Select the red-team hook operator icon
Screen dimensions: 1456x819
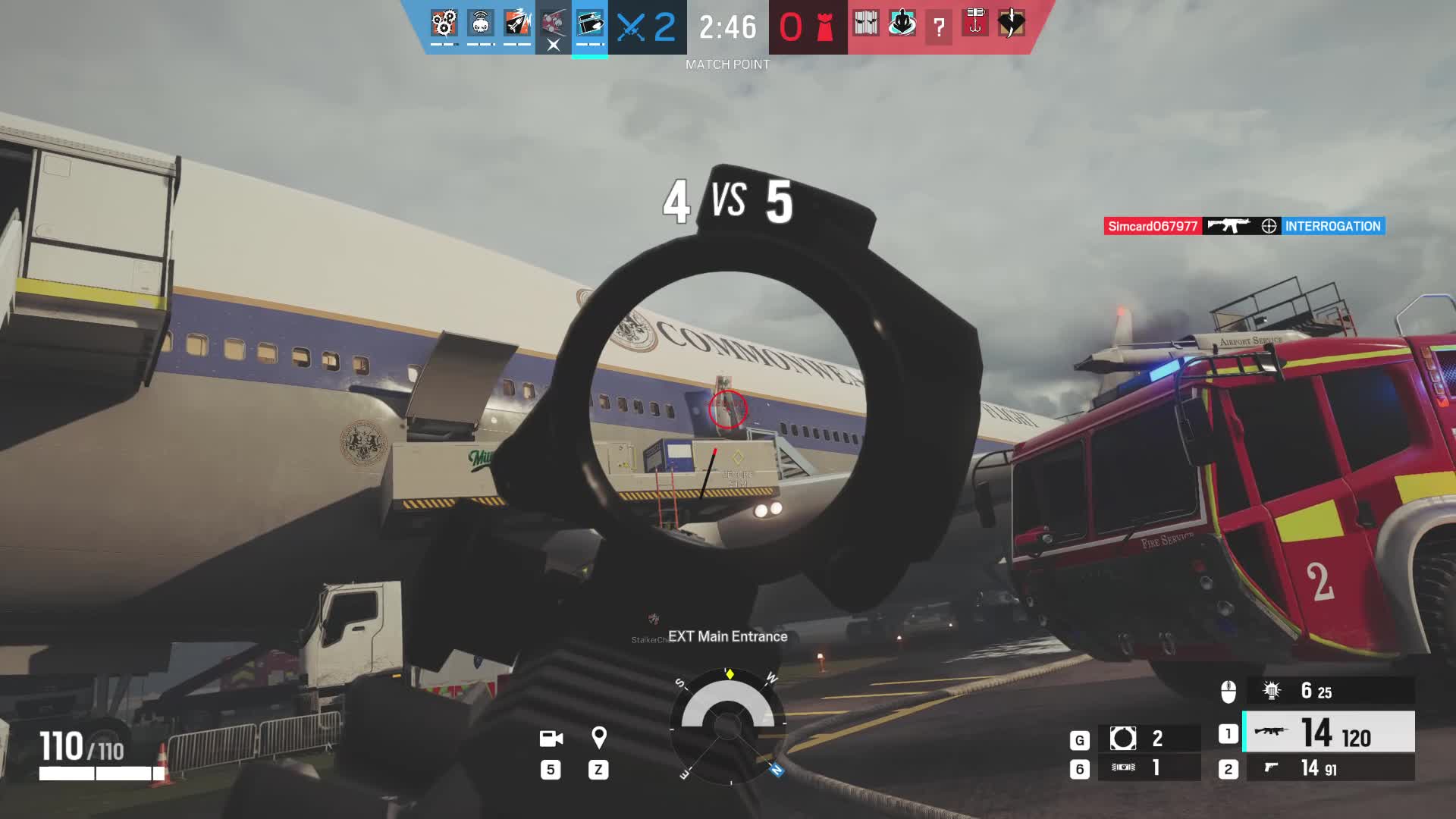point(975,23)
